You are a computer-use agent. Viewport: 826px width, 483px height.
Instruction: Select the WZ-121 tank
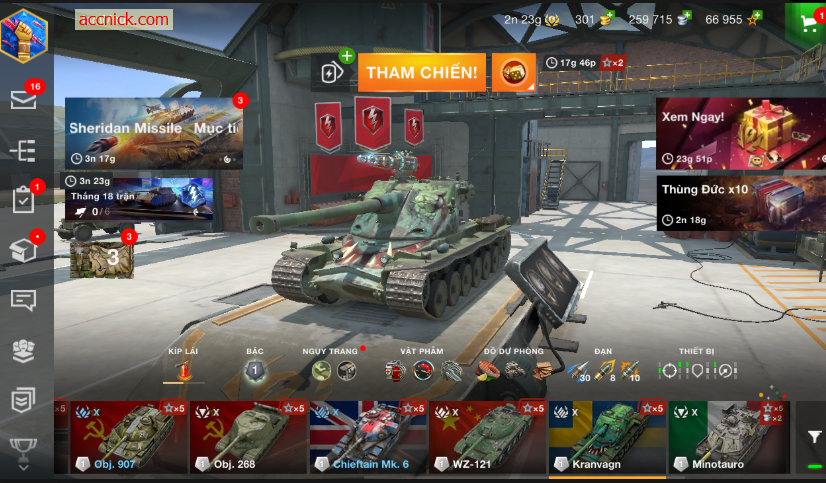(489, 438)
